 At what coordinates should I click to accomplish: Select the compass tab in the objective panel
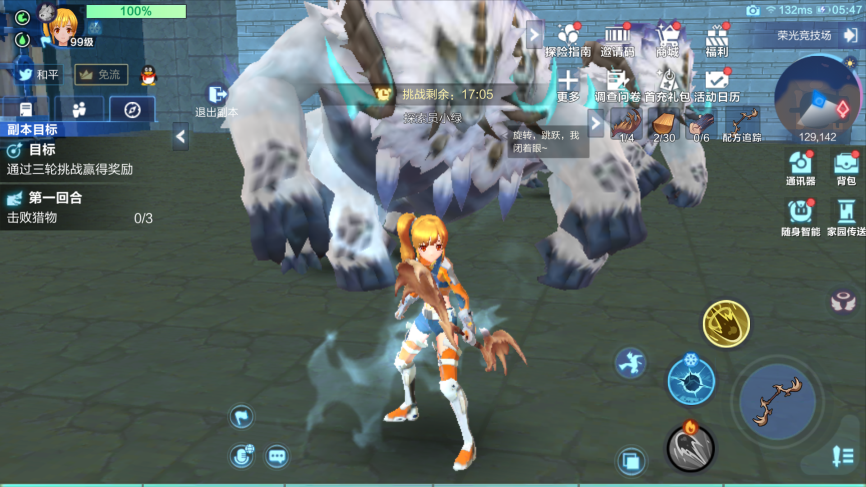[132, 109]
